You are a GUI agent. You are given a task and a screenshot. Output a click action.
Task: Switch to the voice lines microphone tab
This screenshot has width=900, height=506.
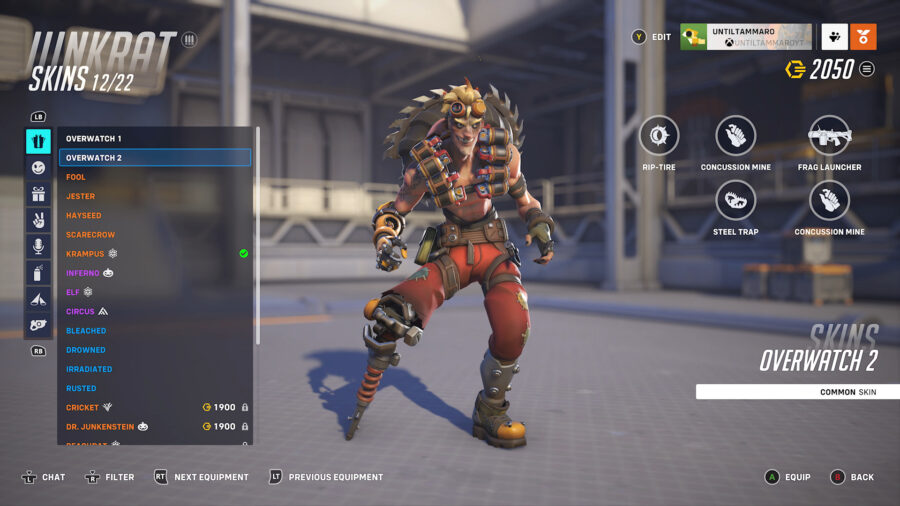[38, 246]
